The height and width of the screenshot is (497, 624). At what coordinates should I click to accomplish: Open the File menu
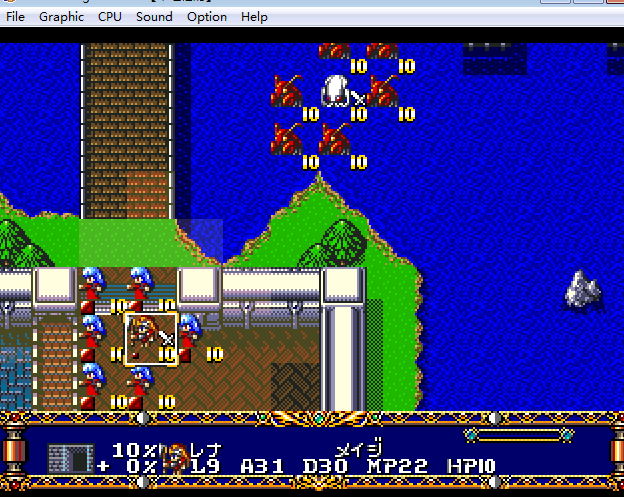[16, 17]
